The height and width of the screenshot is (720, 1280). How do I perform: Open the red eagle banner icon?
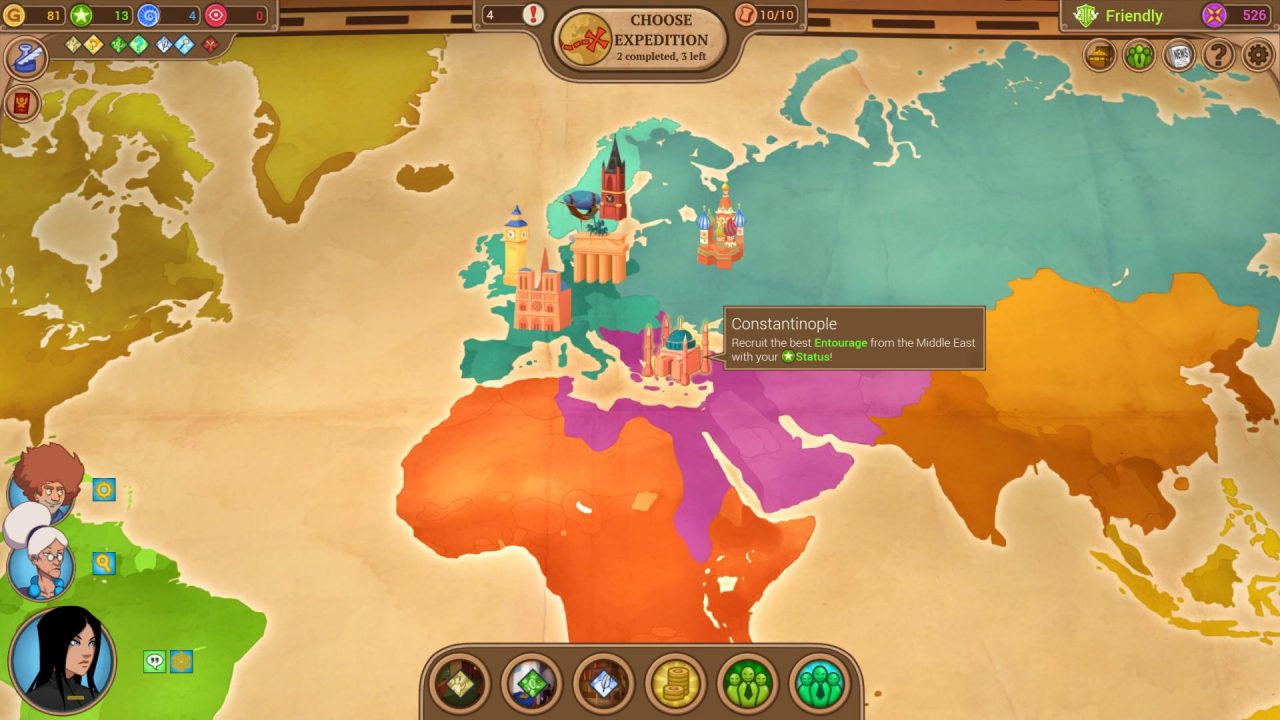coord(25,104)
